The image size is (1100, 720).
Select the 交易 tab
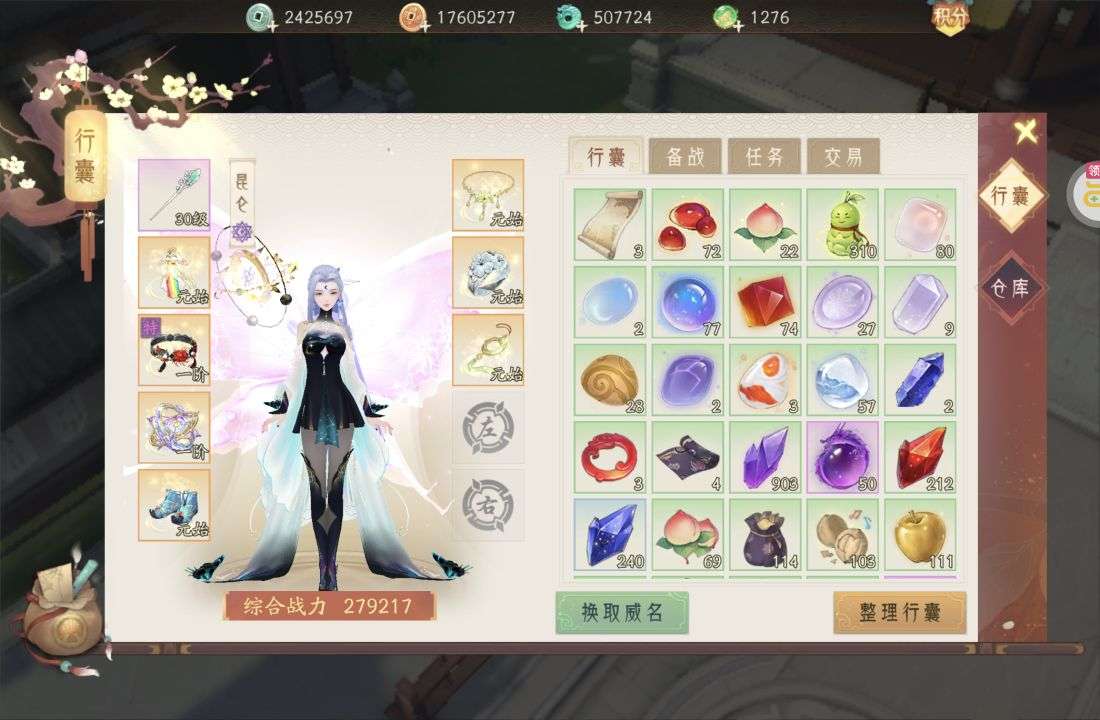pyautogui.click(x=843, y=156)
